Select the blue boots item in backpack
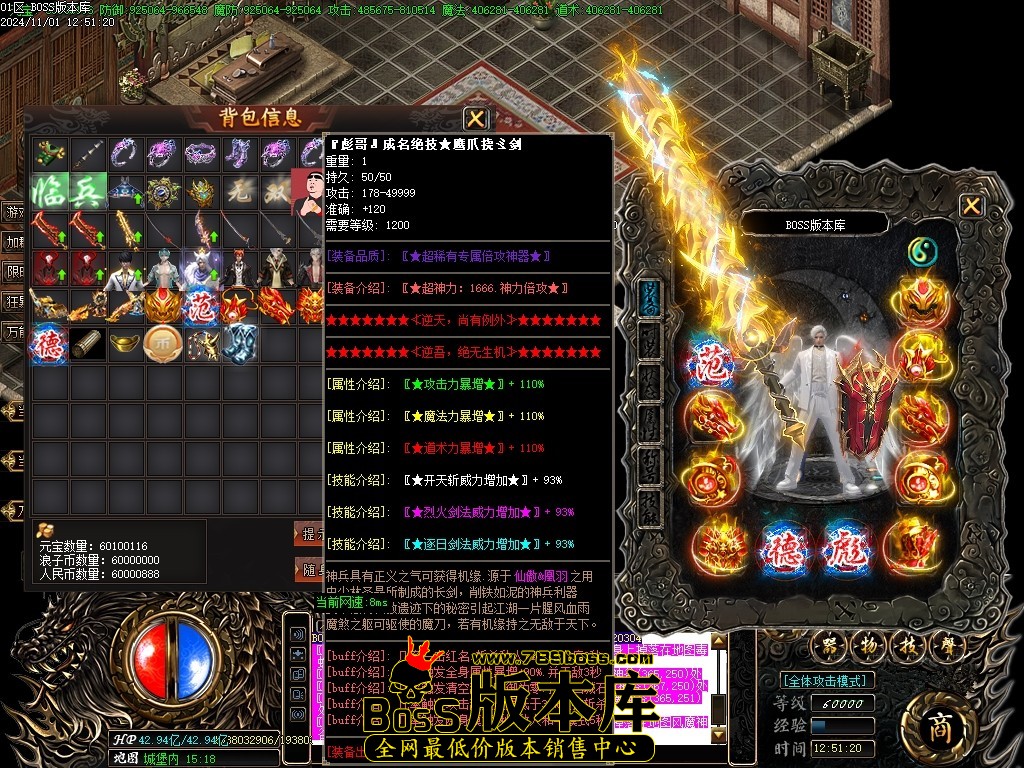 tap(238, 343)
